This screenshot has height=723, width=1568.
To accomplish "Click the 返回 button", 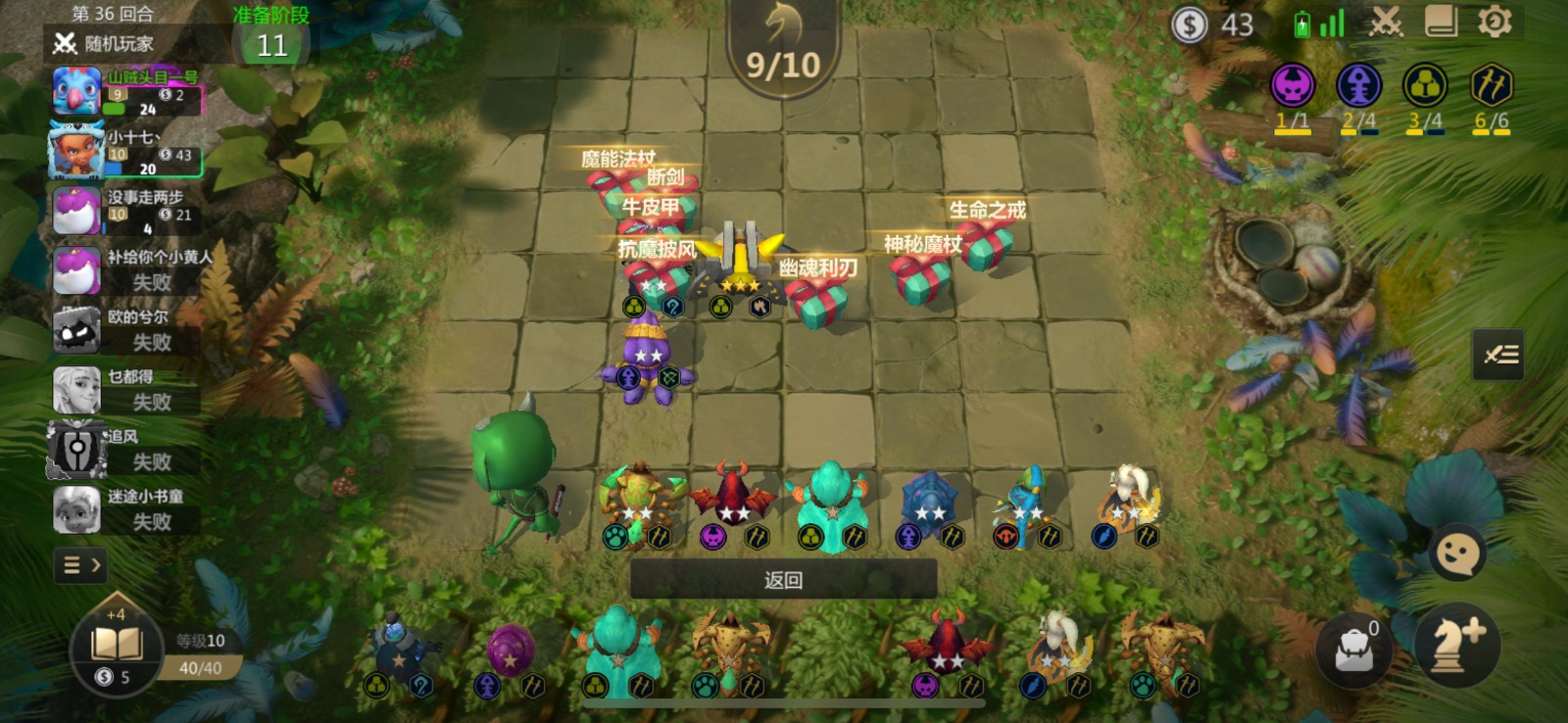I will 783,580.
